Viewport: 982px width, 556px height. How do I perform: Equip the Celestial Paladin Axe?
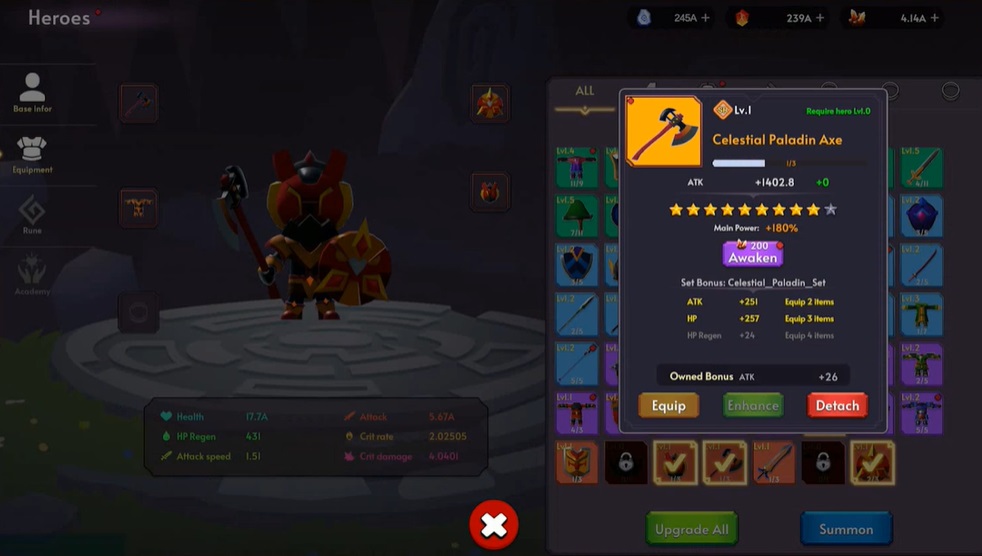(x=669, y=405)
